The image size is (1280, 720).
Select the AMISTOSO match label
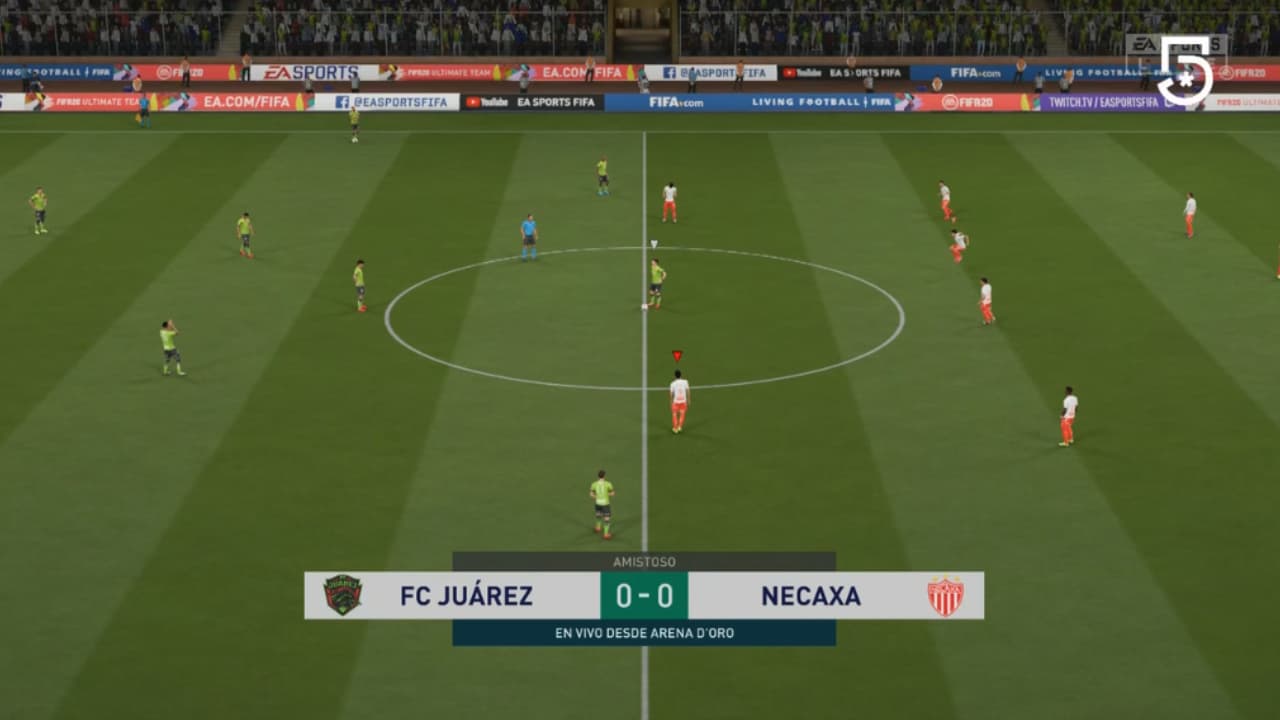click(x=645, y=561)
